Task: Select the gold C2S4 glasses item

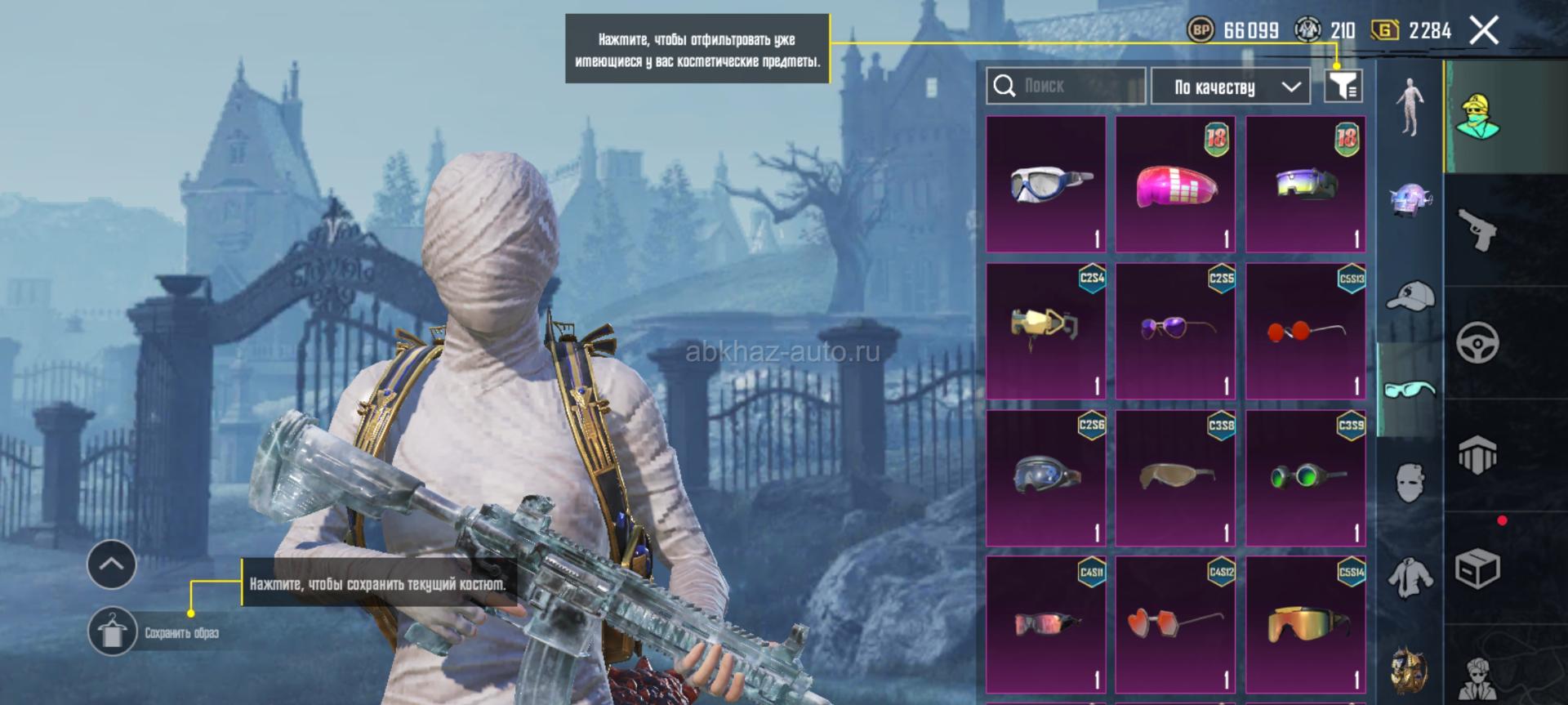Action: click(x=1046, y=331)
